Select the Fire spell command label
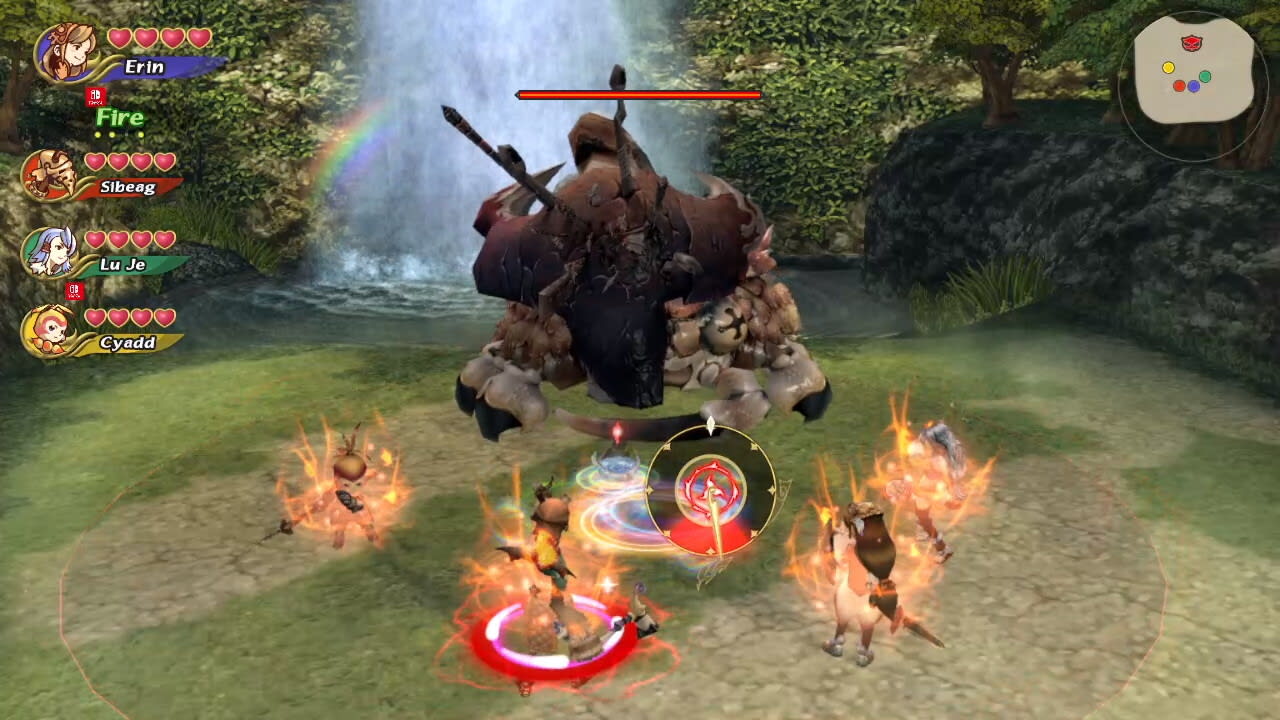 [x=119, y=118]
